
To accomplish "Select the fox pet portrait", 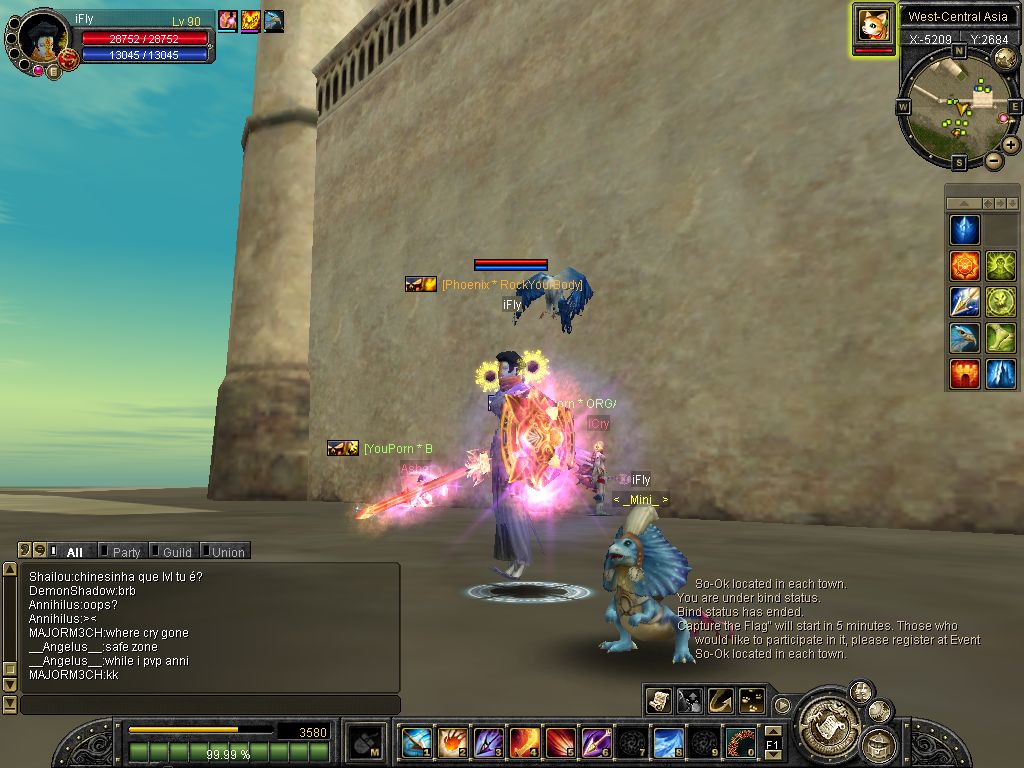I will coord(873,24).
